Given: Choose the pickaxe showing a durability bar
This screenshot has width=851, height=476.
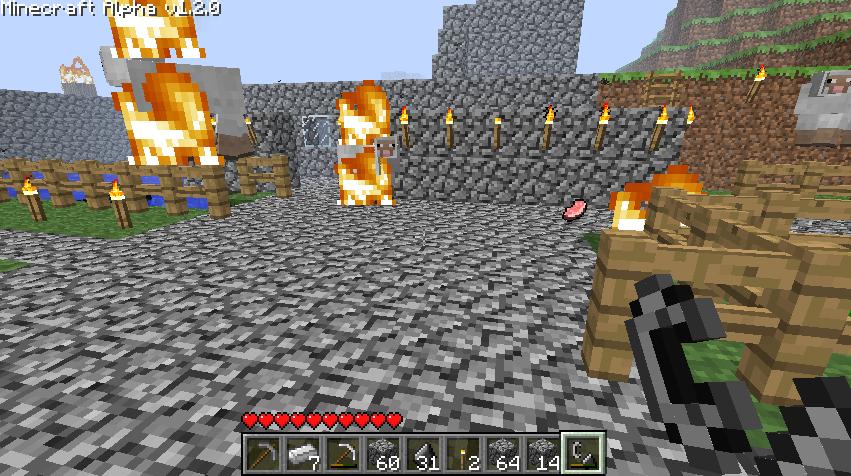Looking at the screenshot, I should [341, 453].
